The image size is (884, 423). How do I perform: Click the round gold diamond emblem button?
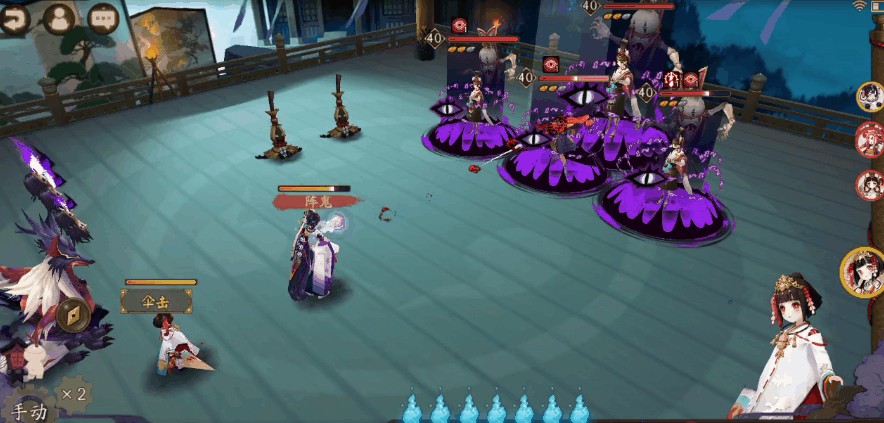click(73, 314)
